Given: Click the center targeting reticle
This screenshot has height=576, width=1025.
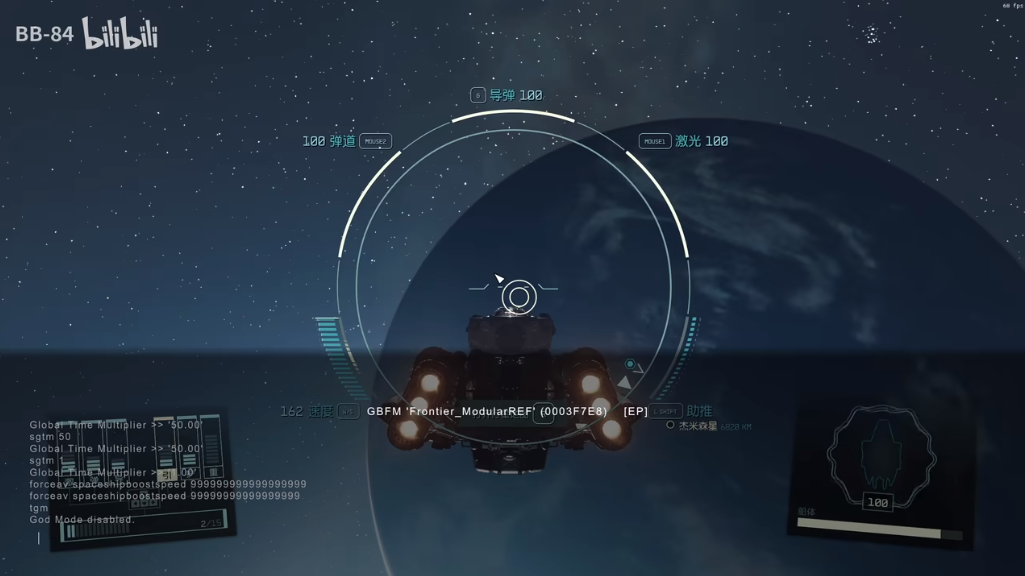Looking at the screenshot, I should tap(518, 296).
